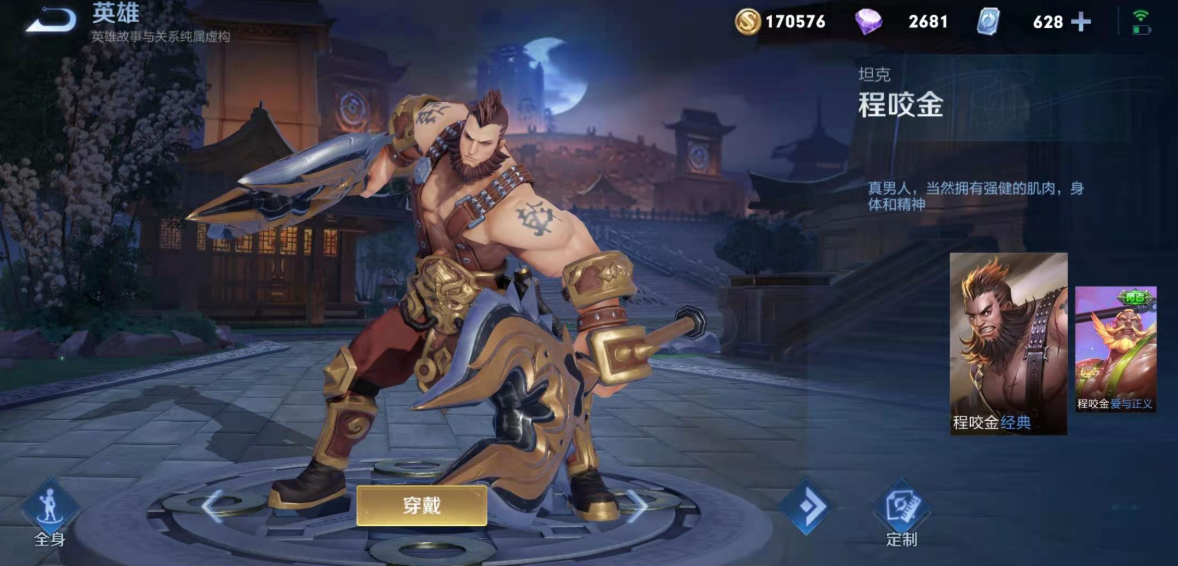Switch to the next hero with right arrow
This screenshot has height=566, width=1178.
coord(636,506)
